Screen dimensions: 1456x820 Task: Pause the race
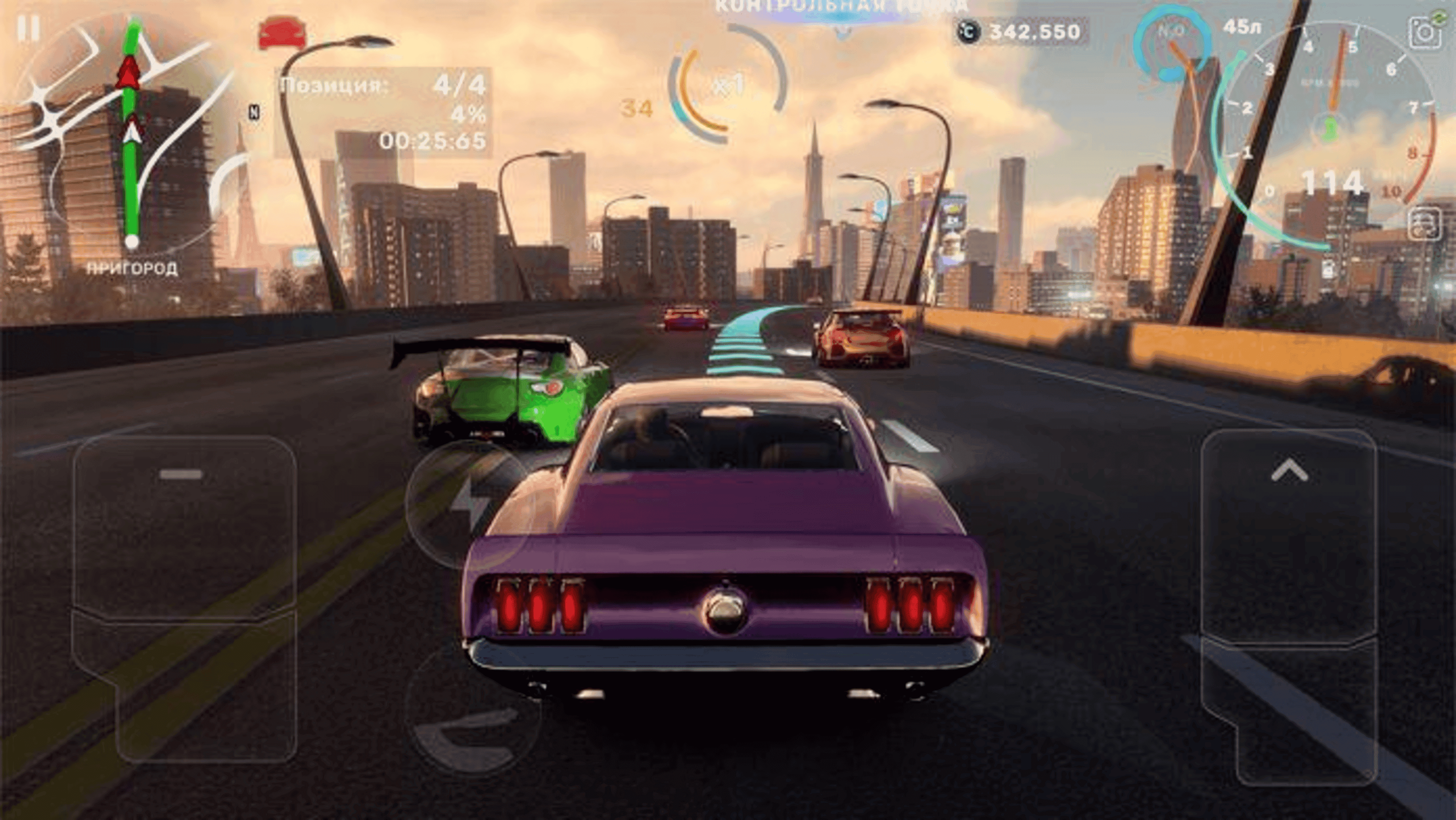click(28, 28)
